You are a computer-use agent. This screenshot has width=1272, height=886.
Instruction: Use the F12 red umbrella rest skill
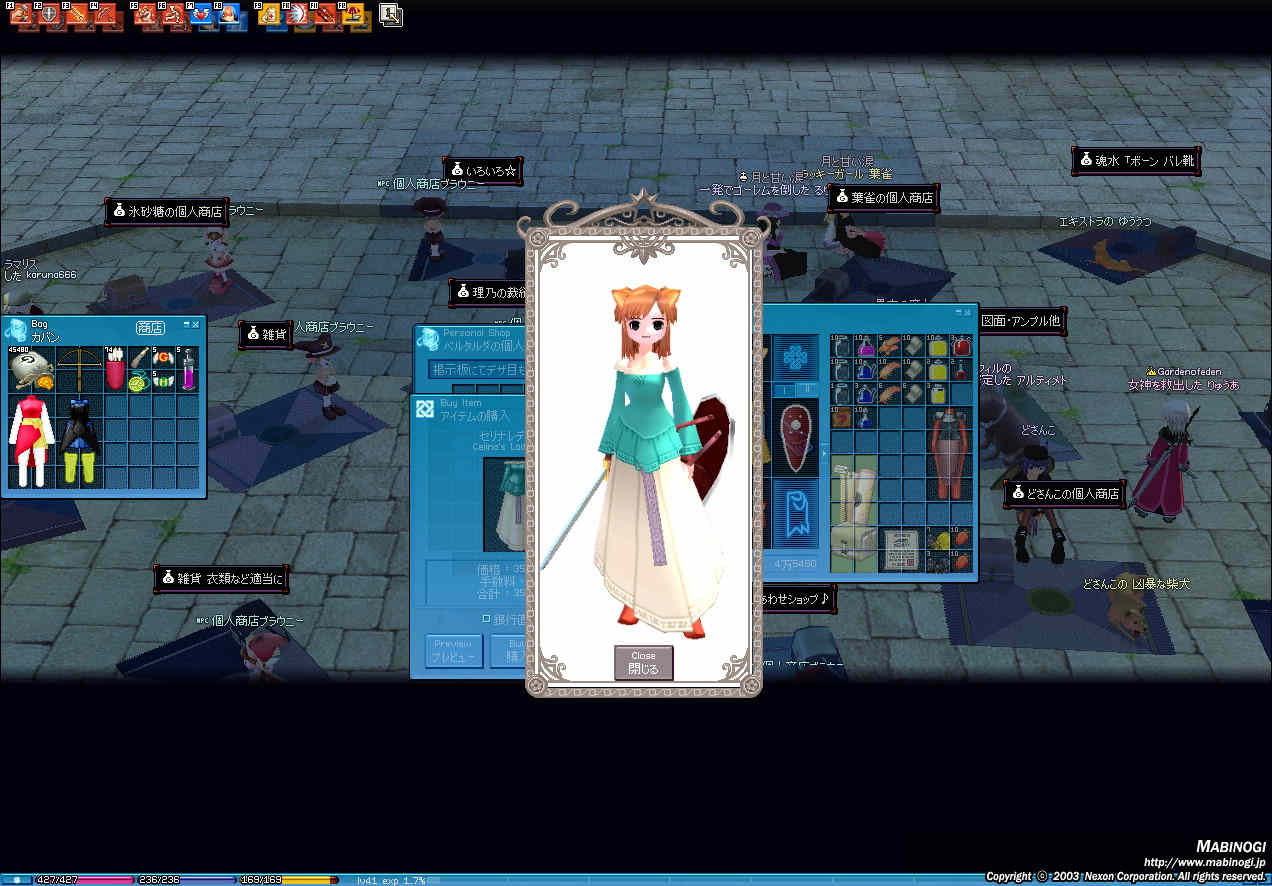point(355,15)
